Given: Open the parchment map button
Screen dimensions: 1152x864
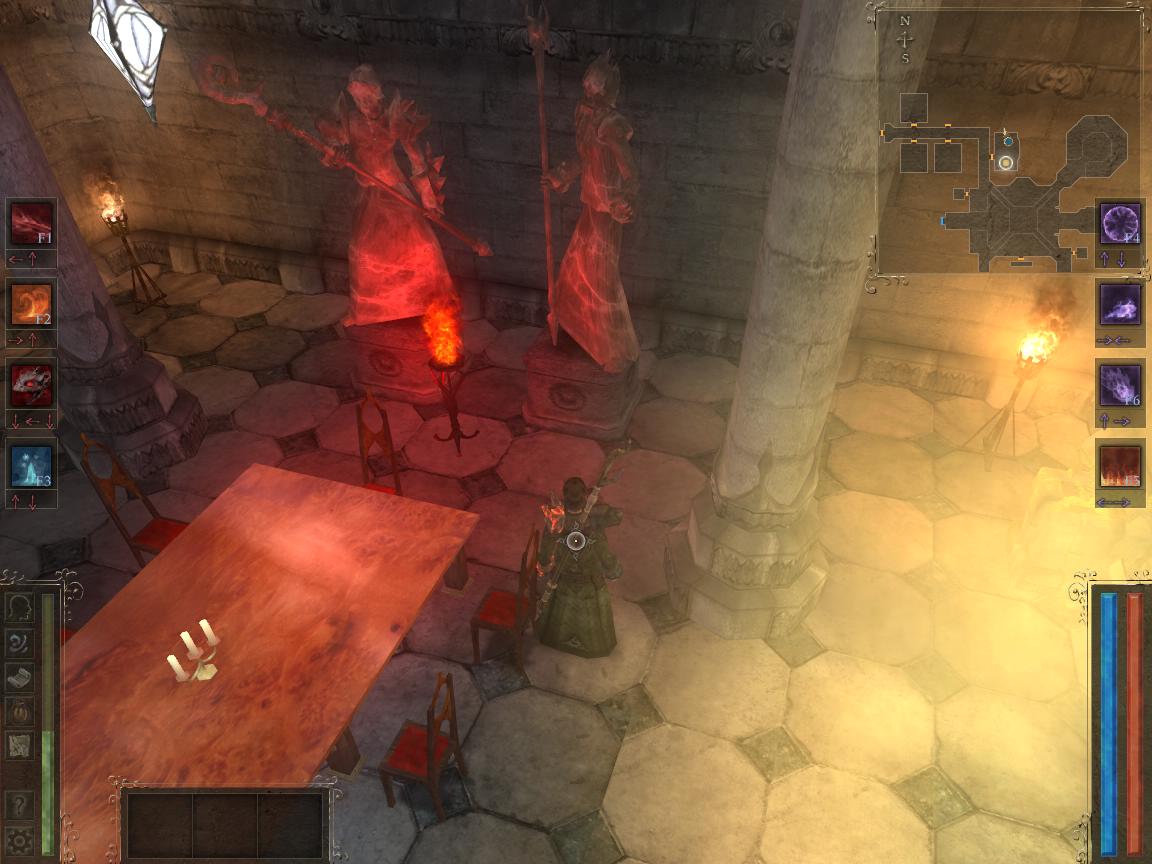Looking at the screenshot, I should pyautogui.click(x=19, y=745).
